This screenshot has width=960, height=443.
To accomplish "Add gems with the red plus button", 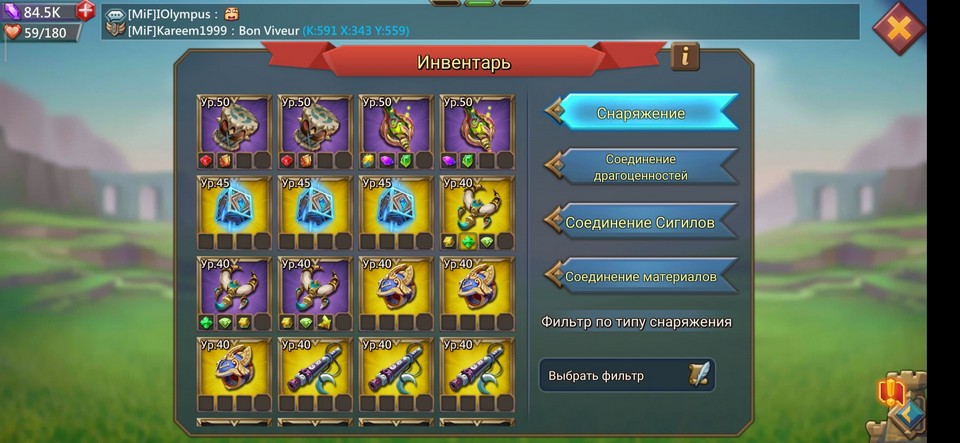I will pos(86,11).
